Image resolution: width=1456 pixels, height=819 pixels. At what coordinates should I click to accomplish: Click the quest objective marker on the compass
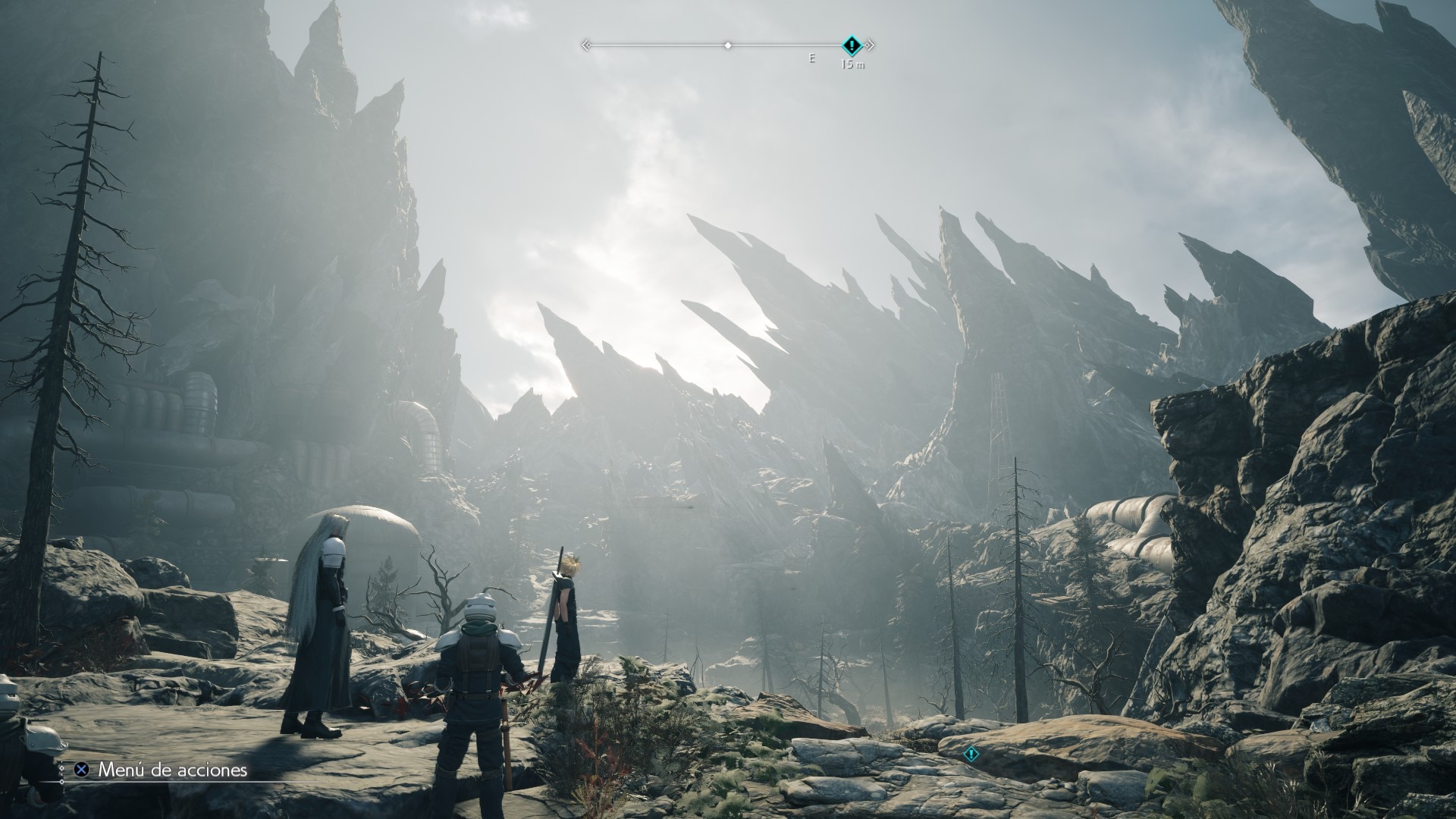[852, 45]
